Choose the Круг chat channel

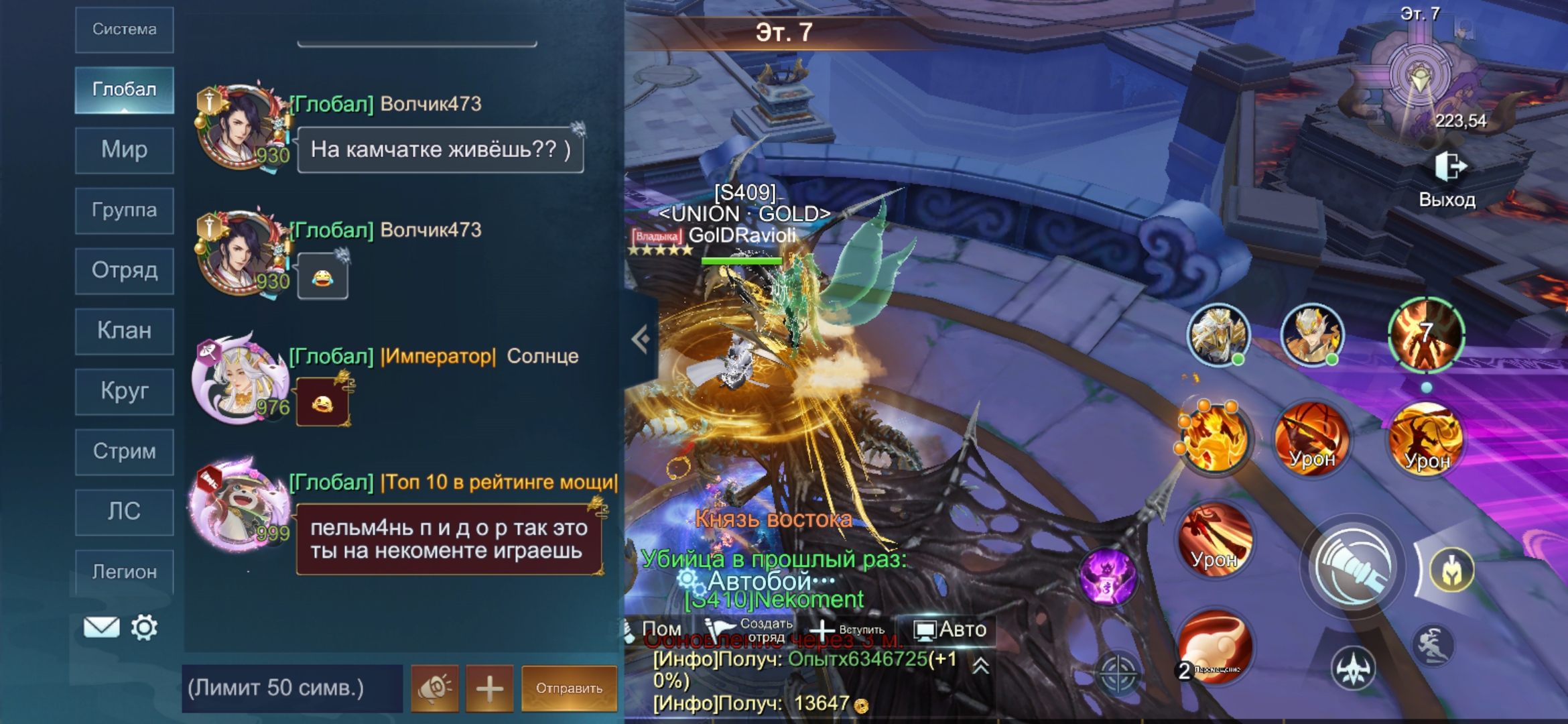125,391
